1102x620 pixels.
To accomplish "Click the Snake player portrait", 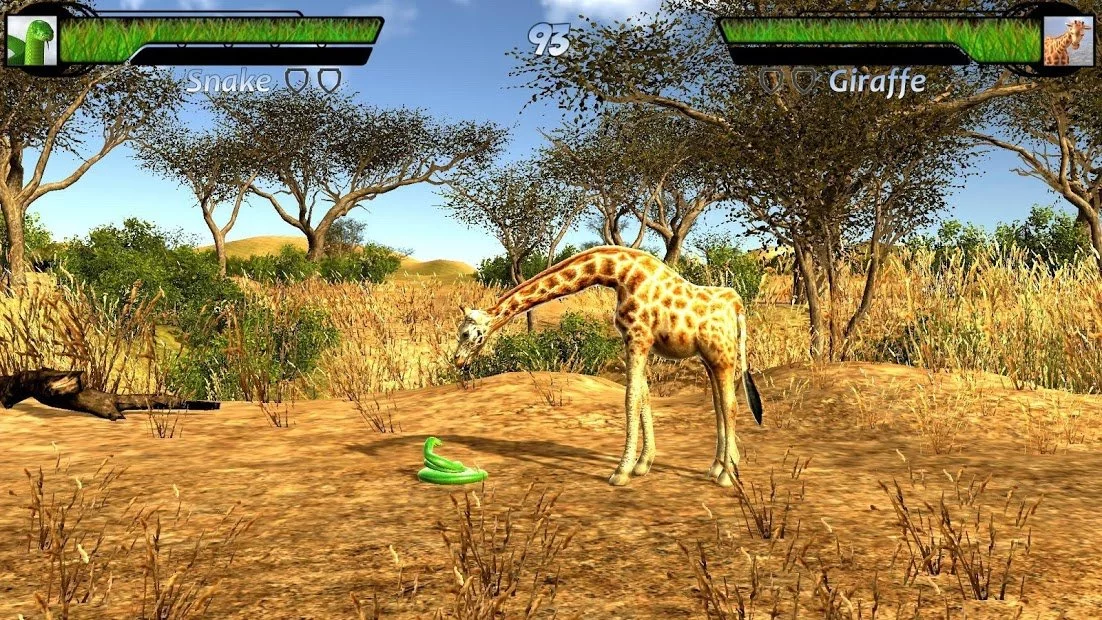I will pos(32,41).
